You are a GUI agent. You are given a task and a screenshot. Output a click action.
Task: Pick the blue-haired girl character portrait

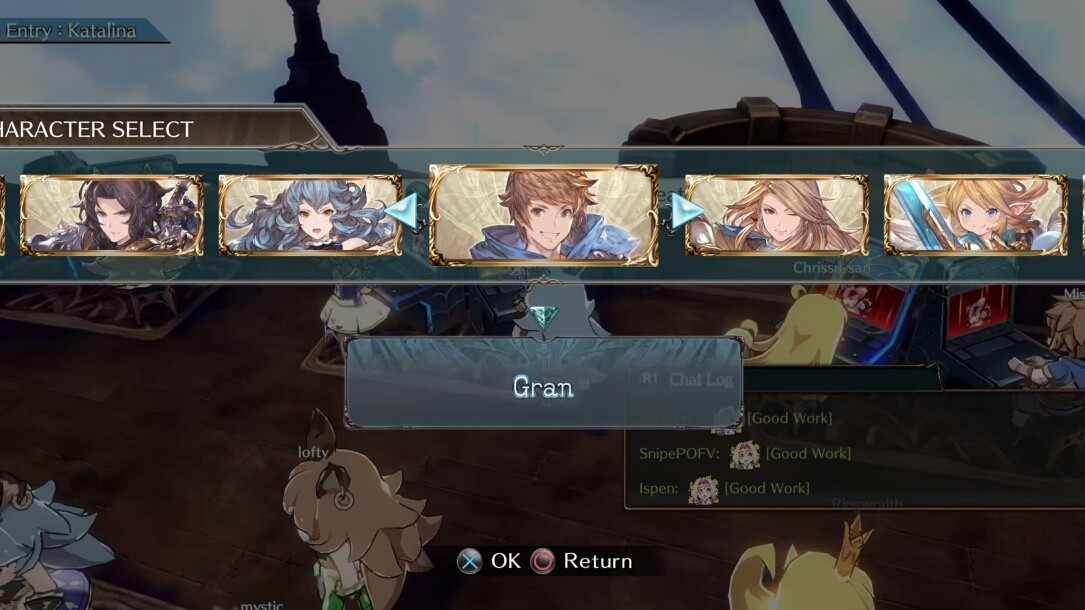(310, 215)
